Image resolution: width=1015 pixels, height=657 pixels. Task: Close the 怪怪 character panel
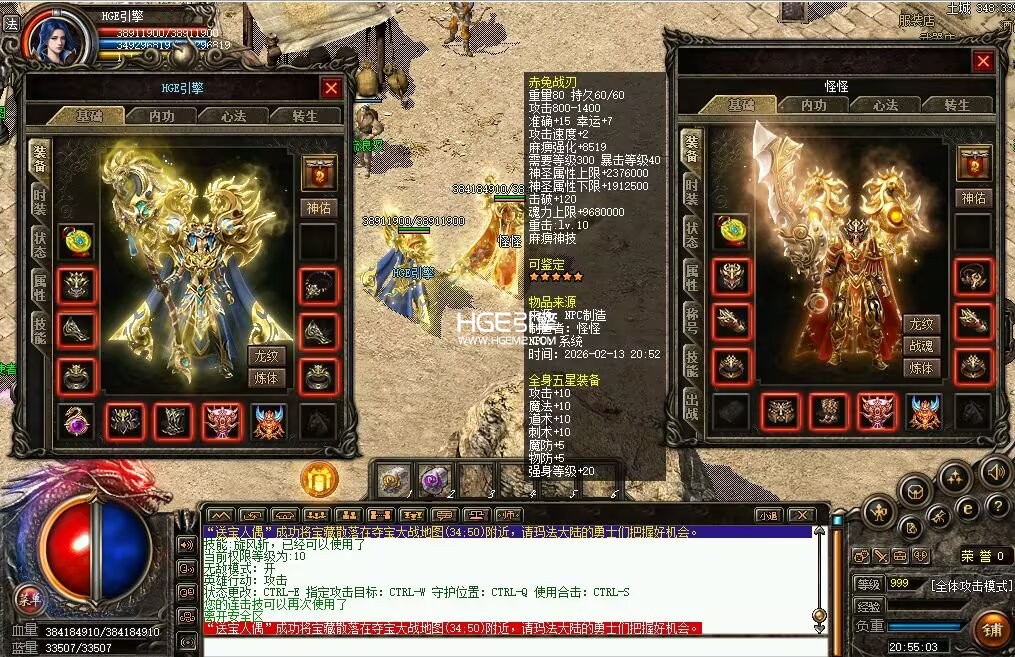983,62
